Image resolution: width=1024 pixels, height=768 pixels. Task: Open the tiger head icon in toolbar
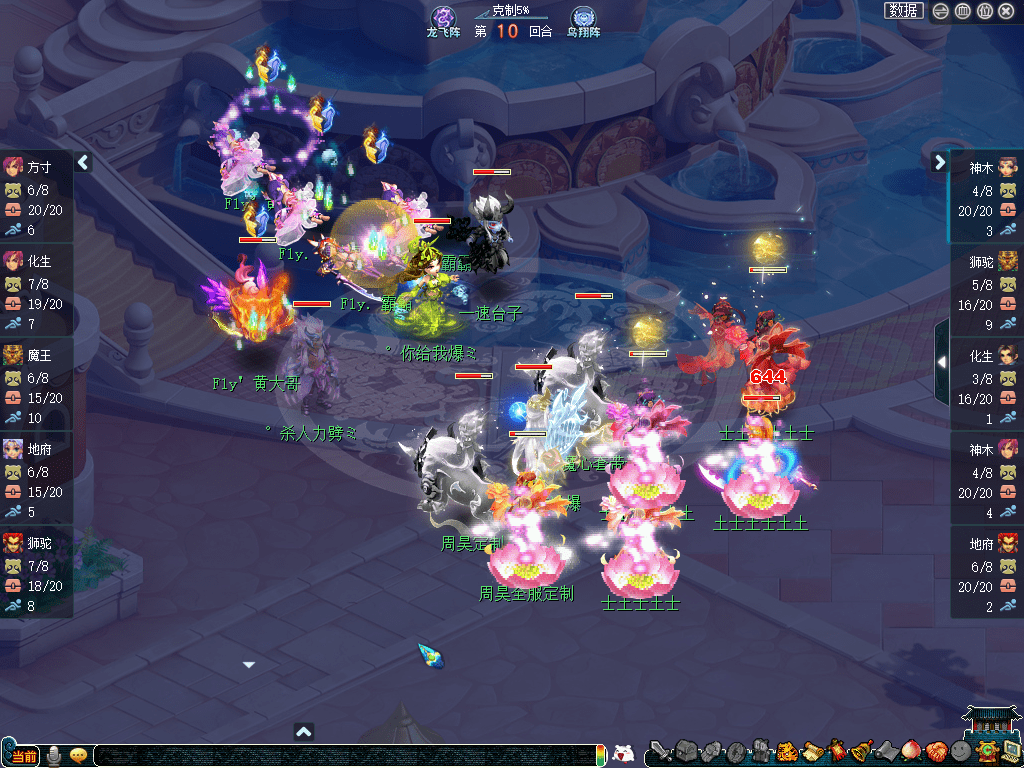coord(785,752)
